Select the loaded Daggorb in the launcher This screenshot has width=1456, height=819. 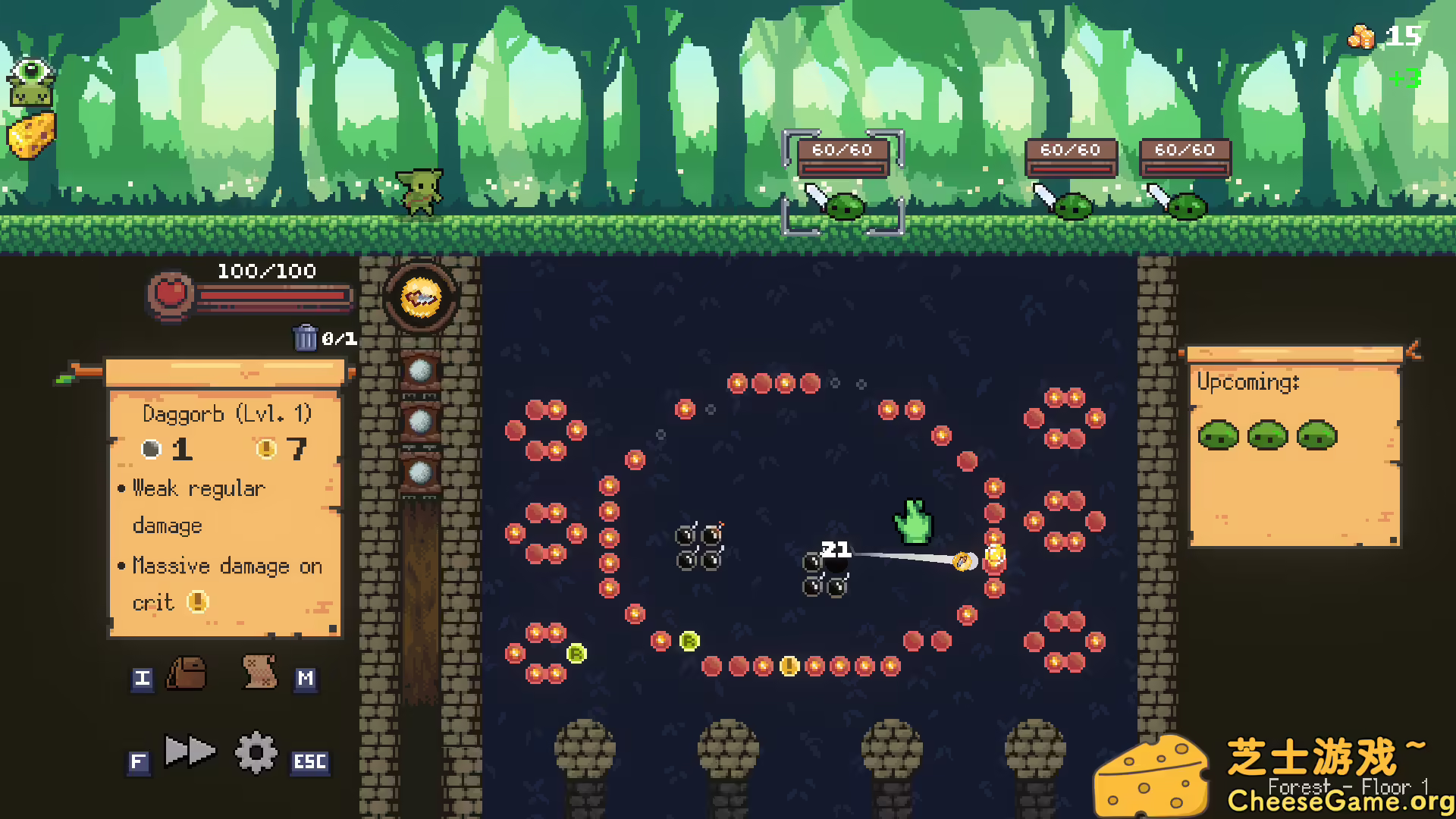coord(420,297)
